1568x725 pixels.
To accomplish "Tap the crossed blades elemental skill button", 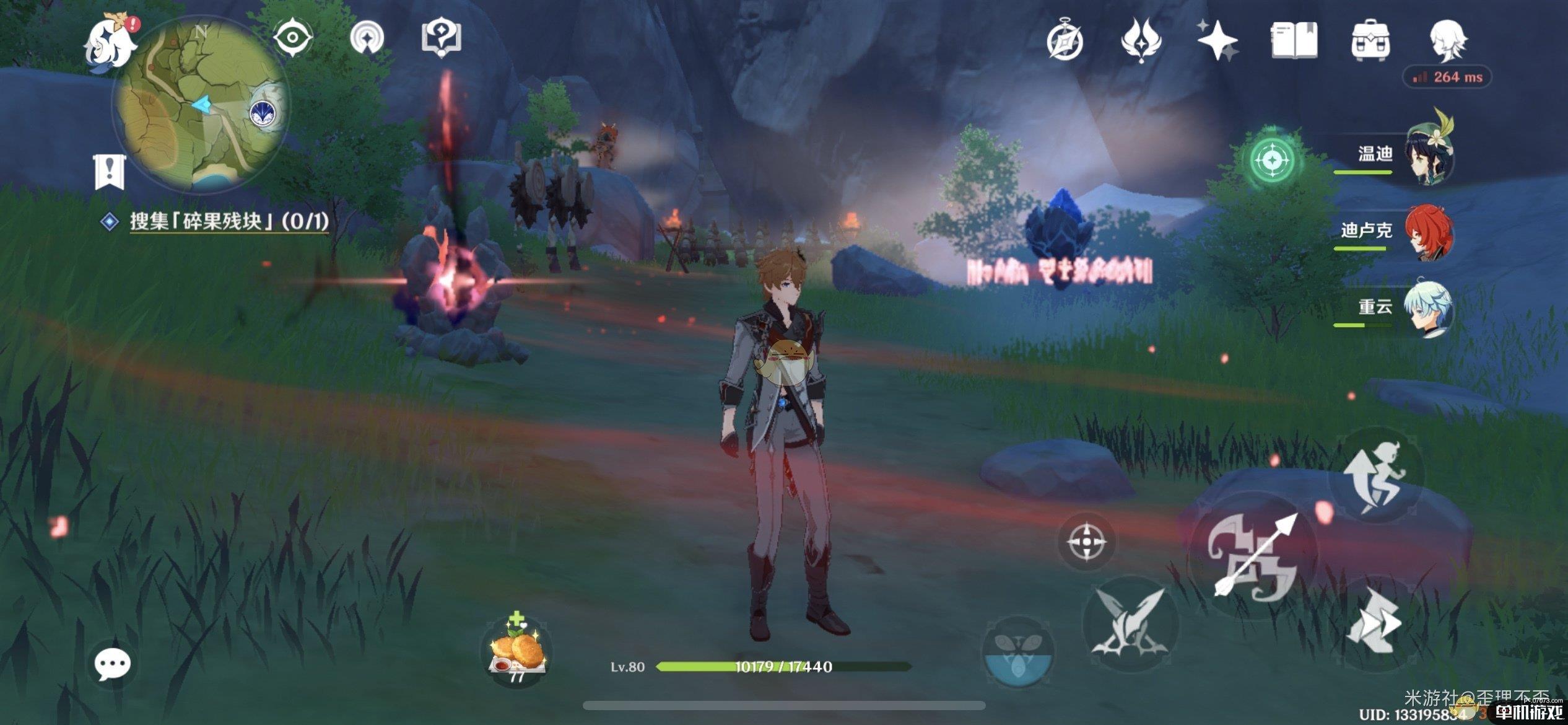I will point(1130,623).
